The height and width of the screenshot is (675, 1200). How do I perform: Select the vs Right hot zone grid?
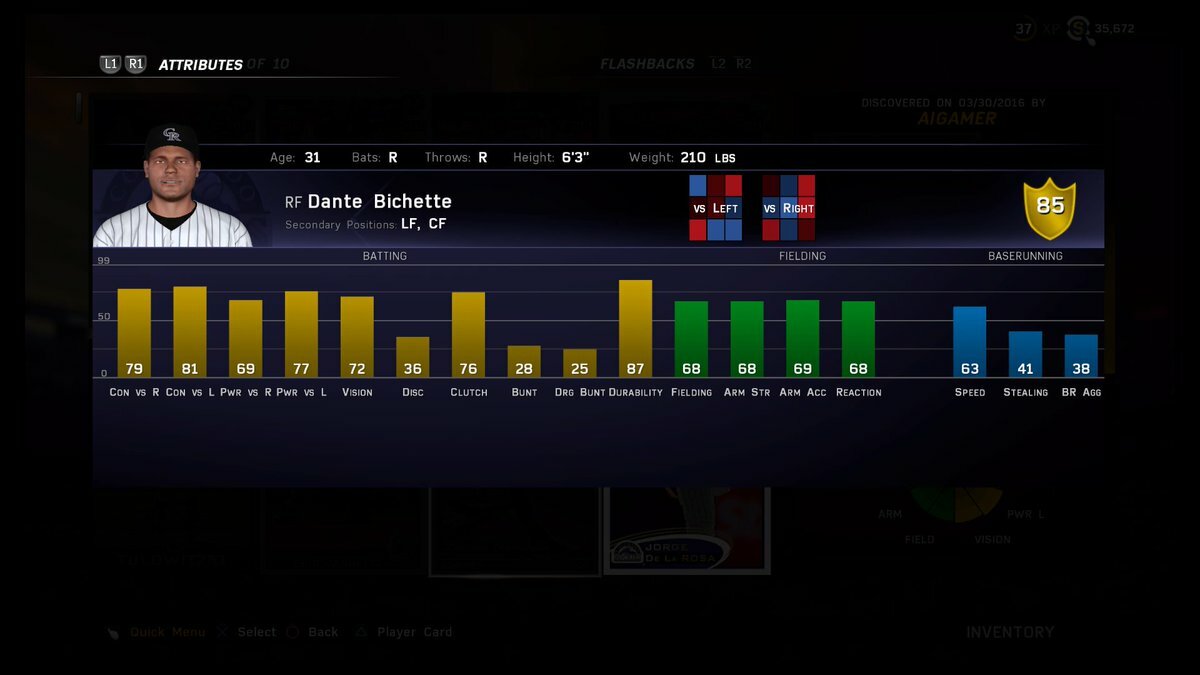tap(788, 208)
